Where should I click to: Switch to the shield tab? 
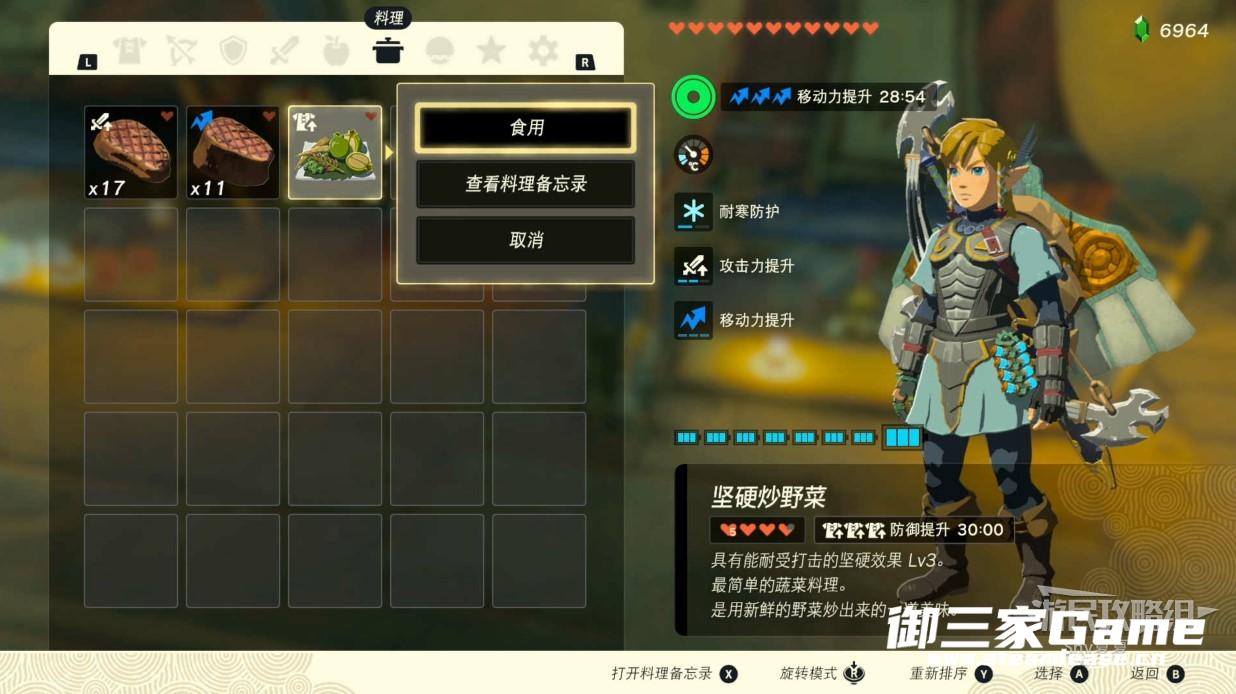click(233, 50)
